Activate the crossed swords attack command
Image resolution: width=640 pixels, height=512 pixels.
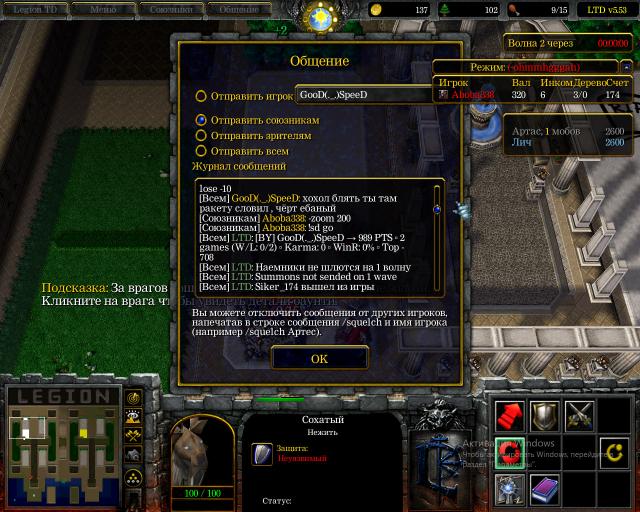point(580,415)
